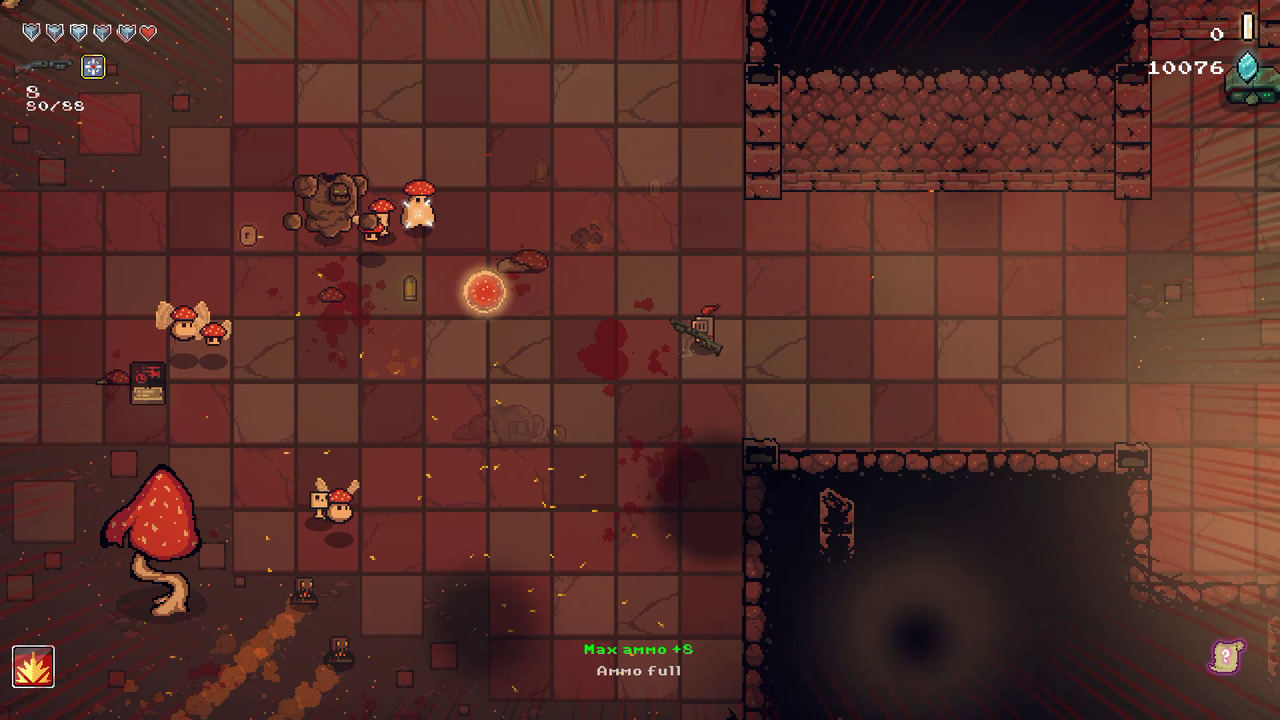Toggle the last shielded heart before the red one
Image resolution: width=1280 pixels, height=720 pixels.
point(126,32)
